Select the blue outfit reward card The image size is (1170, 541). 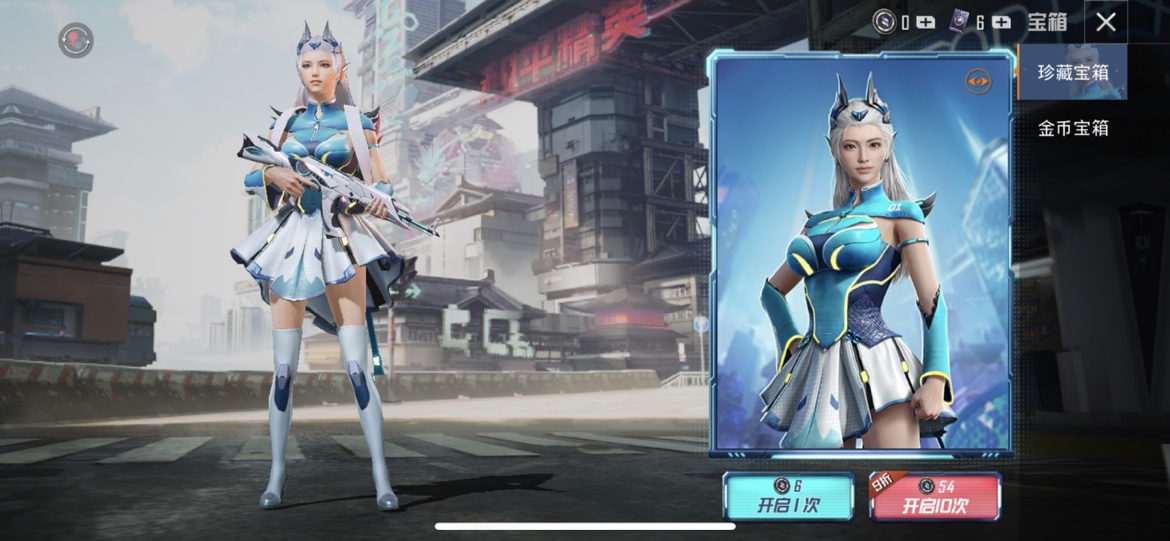tap(861, 255)
